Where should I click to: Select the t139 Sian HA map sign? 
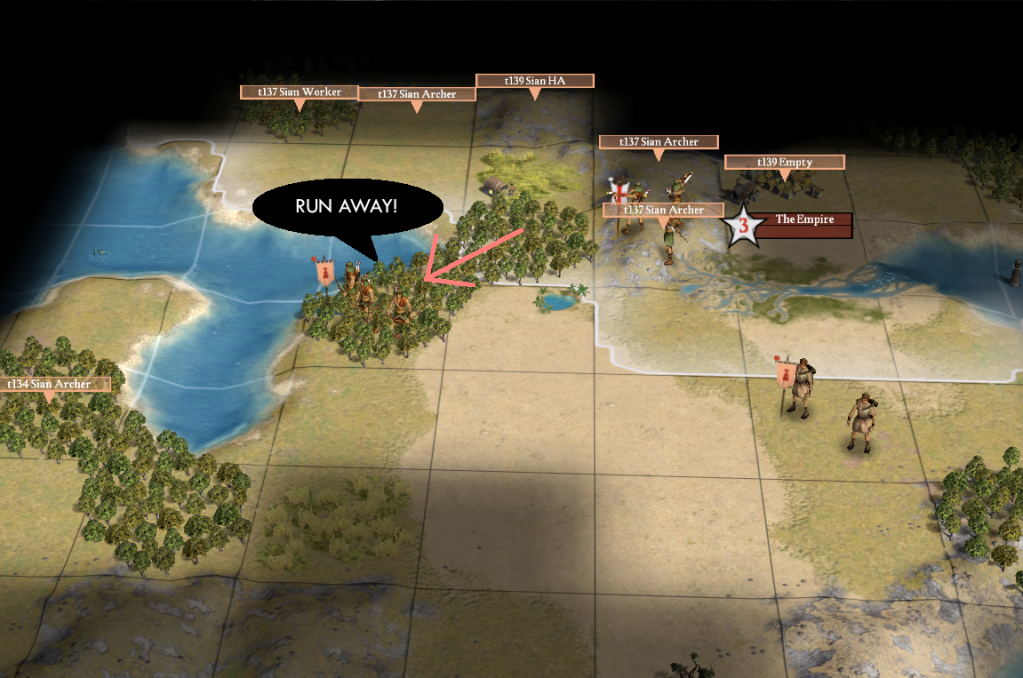535,80
